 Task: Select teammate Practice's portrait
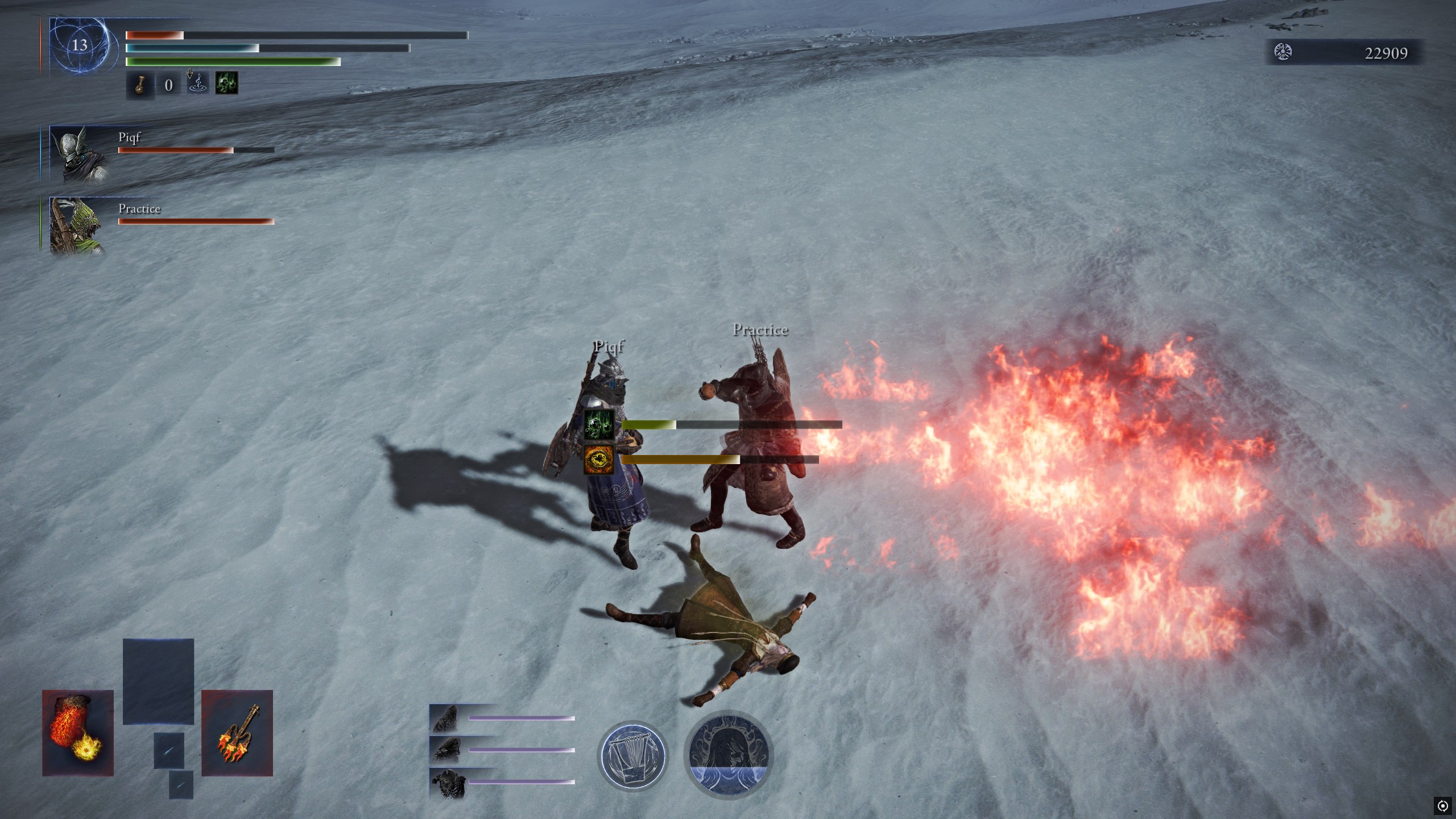(x=77, y=225)
